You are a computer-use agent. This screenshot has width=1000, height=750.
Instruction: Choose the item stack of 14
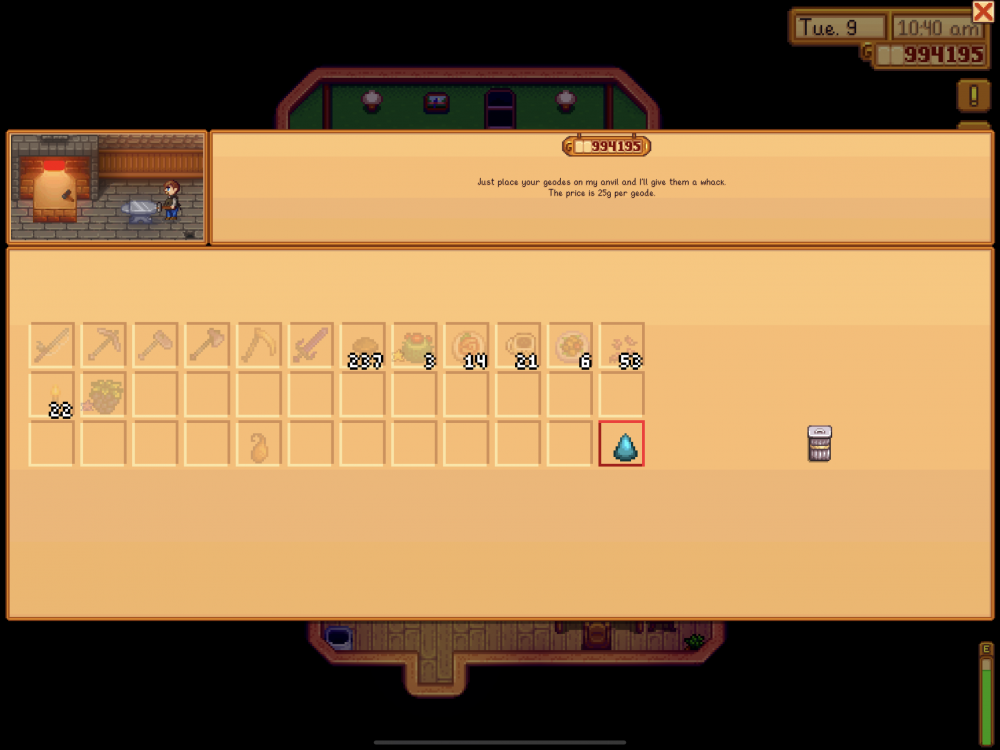tap(467, 345)
